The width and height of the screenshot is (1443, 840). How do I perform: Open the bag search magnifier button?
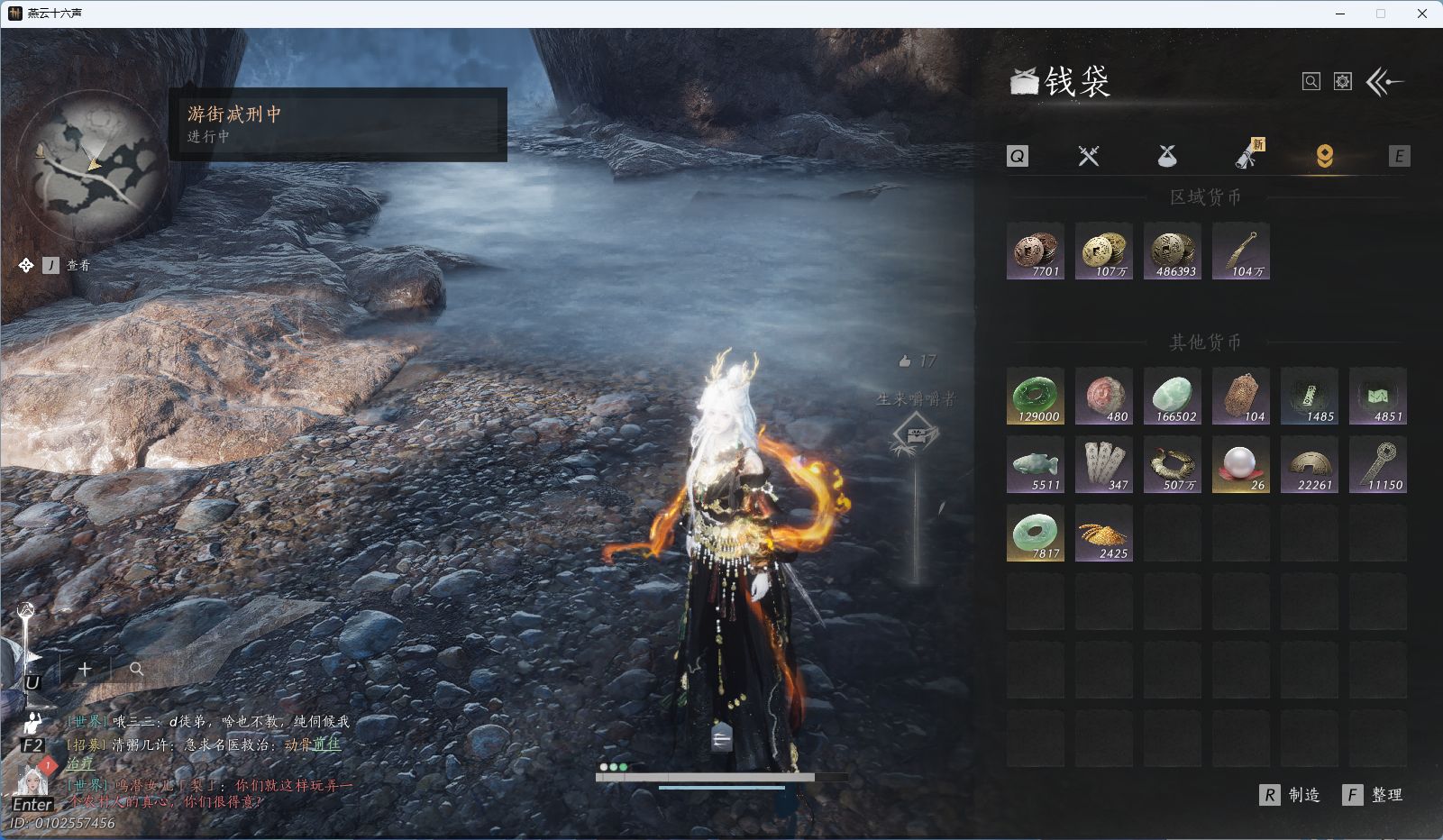point(1311,82)
